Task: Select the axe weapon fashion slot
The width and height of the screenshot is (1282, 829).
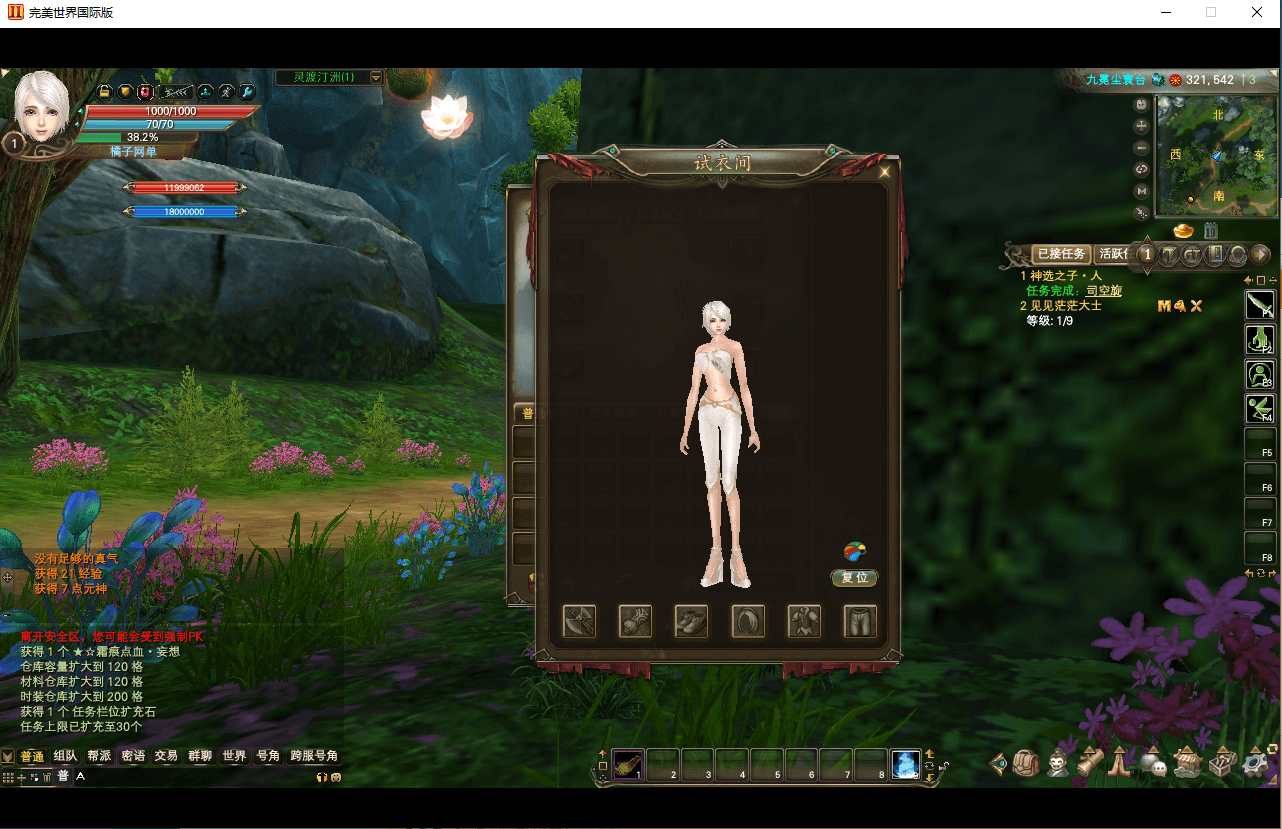Action: click(580, 621)
